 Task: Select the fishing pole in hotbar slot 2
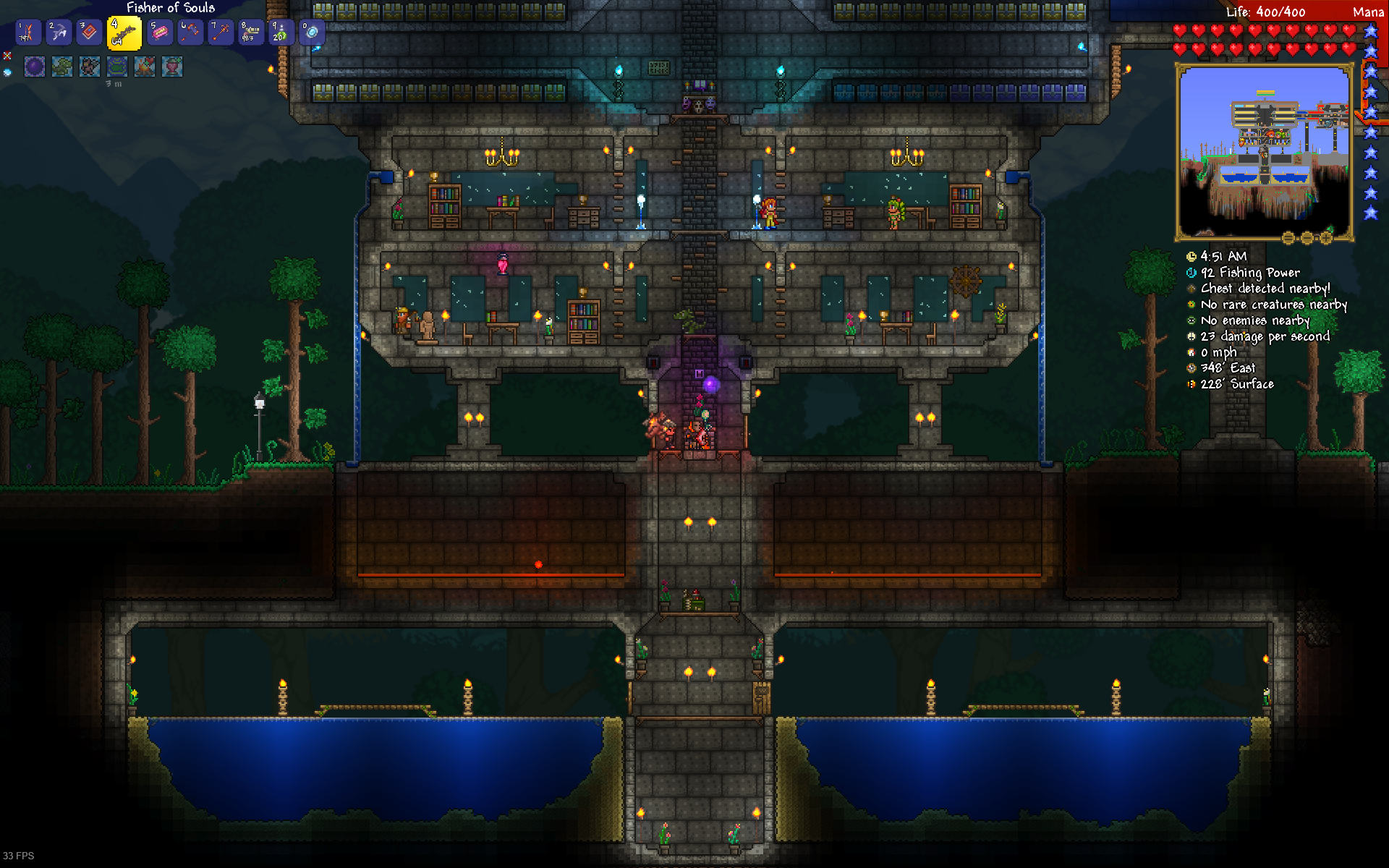click(x=58, y=32)
